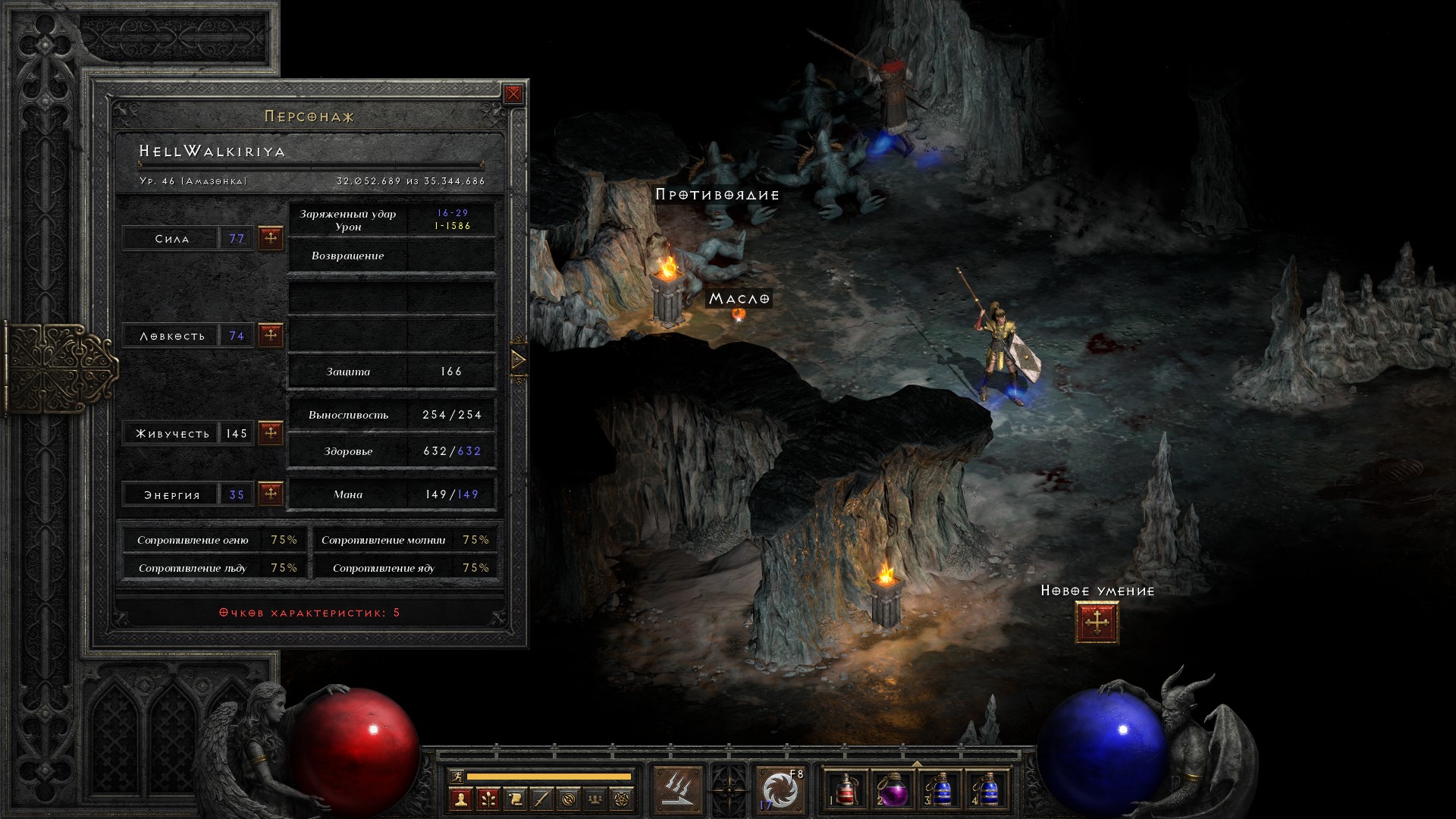Expand the advanced stats panel arrow
Image resolution: width=1456 pixels, height=819 pixels.
(x=519, y=359)
